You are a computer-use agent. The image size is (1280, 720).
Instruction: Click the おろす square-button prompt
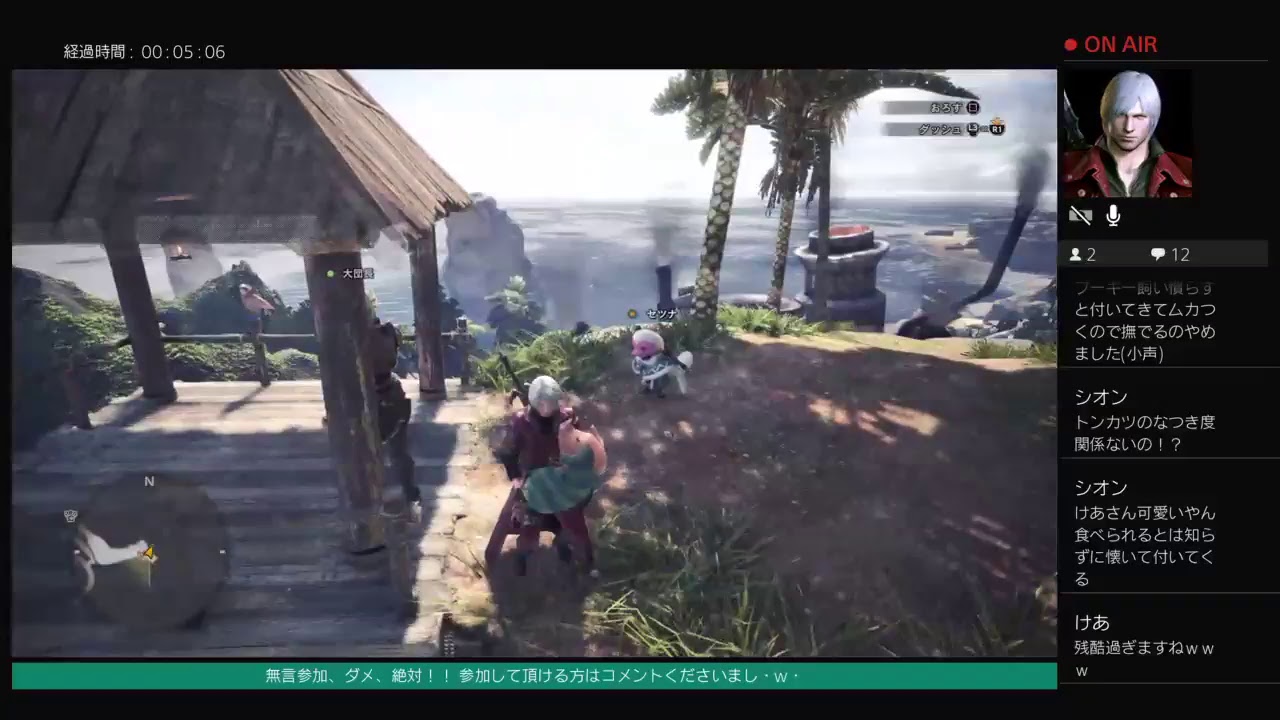935,108
